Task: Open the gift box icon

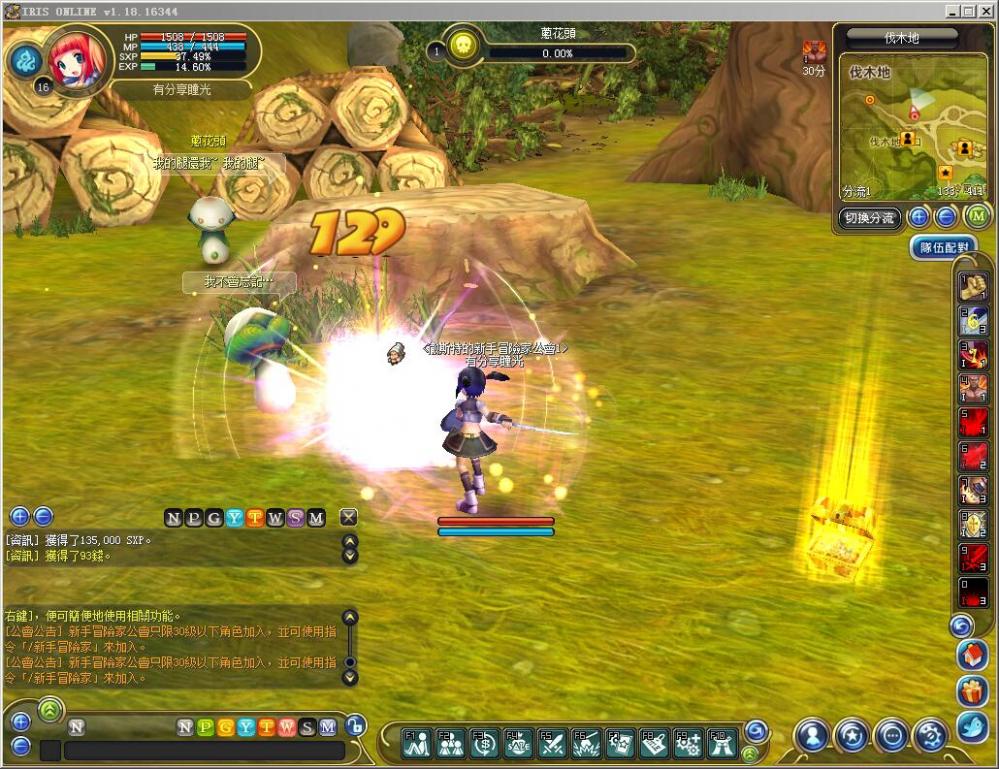Action: [972, 691]
